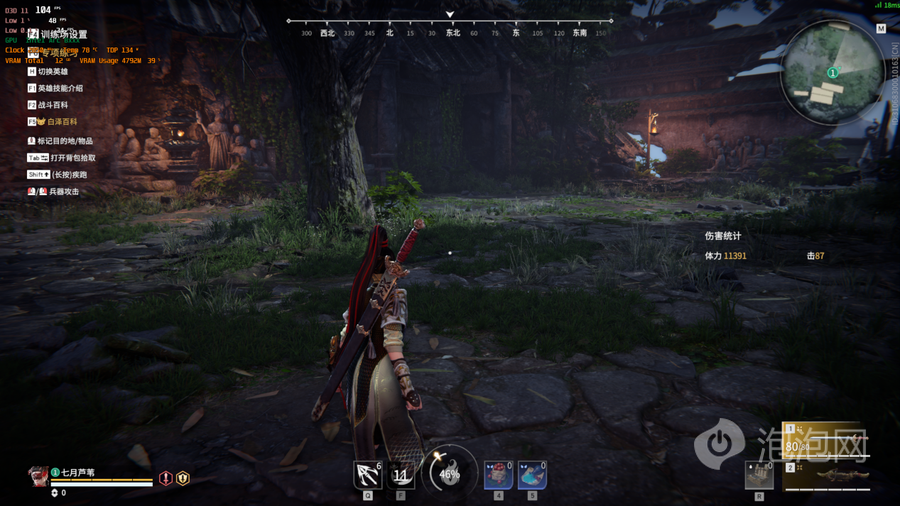Click the red exclamation status icon
This screenshot has width=900, height=506.
coord(166,479)
